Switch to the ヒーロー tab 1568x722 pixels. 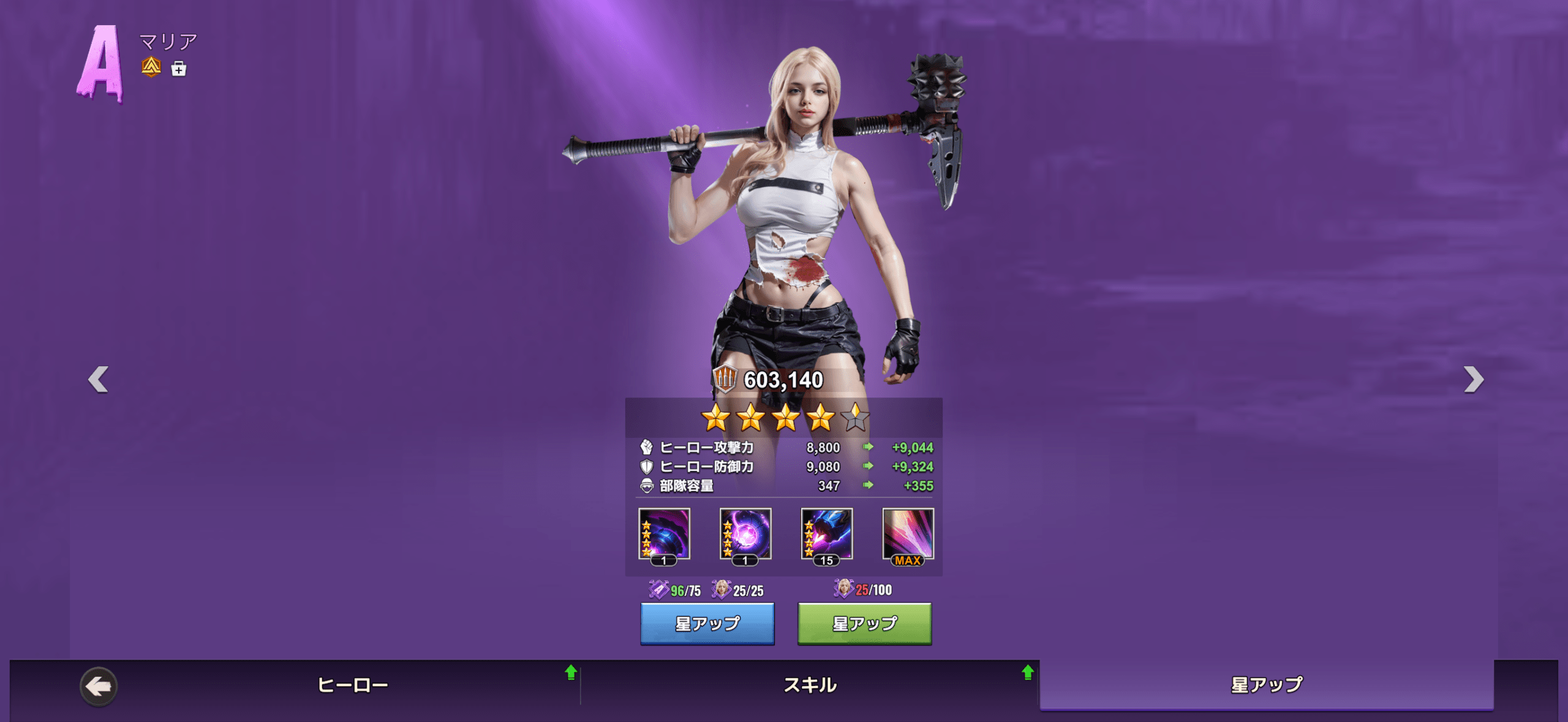352,685
